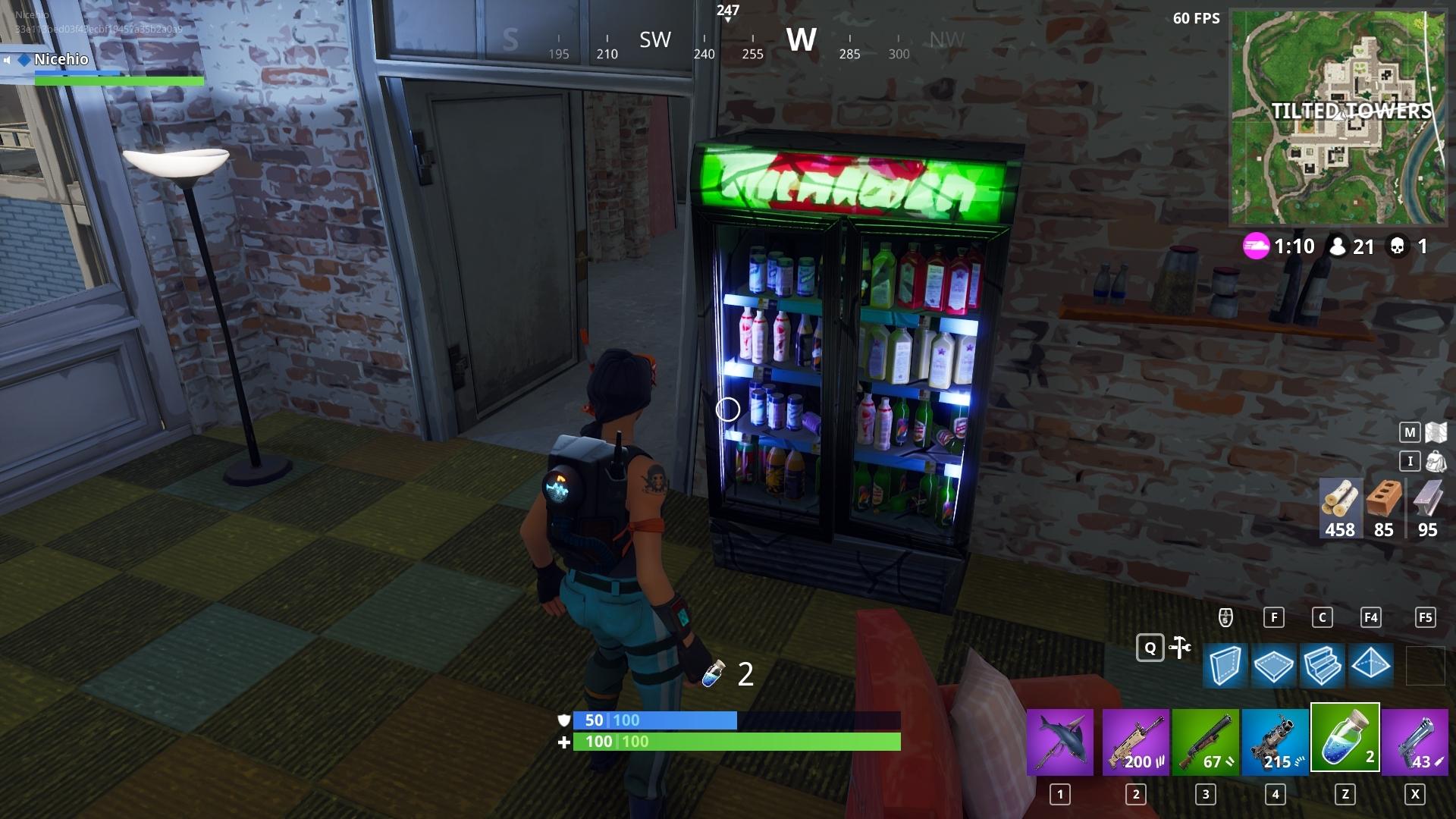The width and height of the screenshot is (1456, 819).
Task: Select the floor building piece
Action: pyautogui.click(x=1272, y=666)
